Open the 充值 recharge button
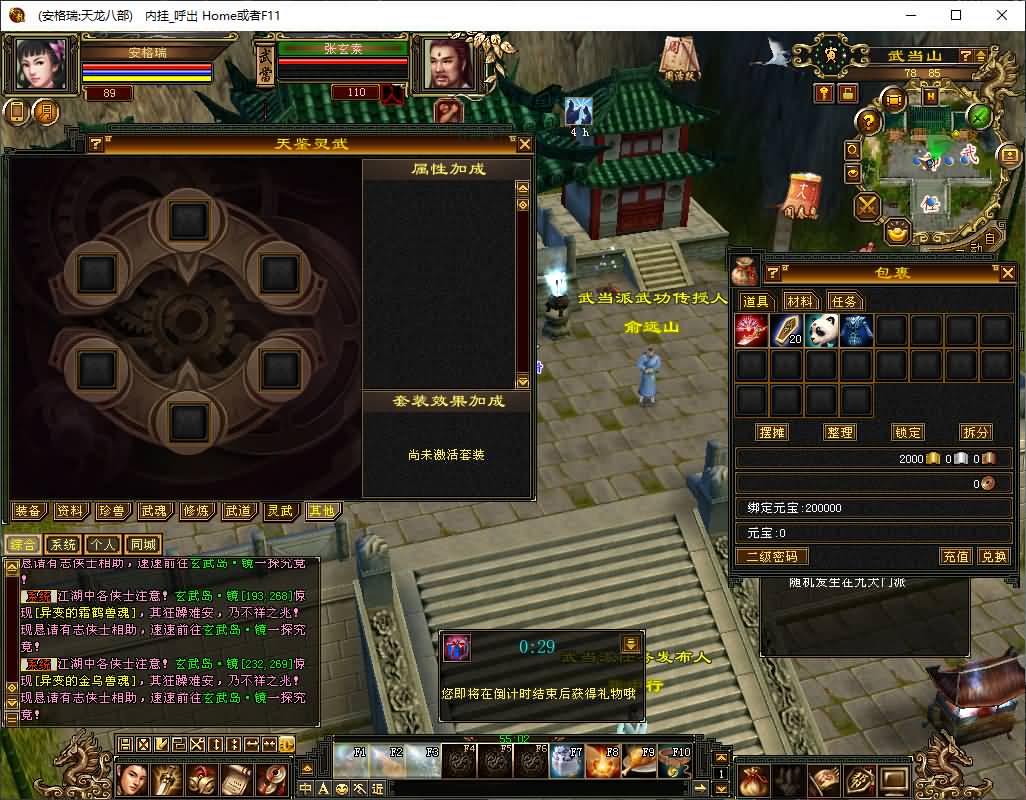 point(956,556)
